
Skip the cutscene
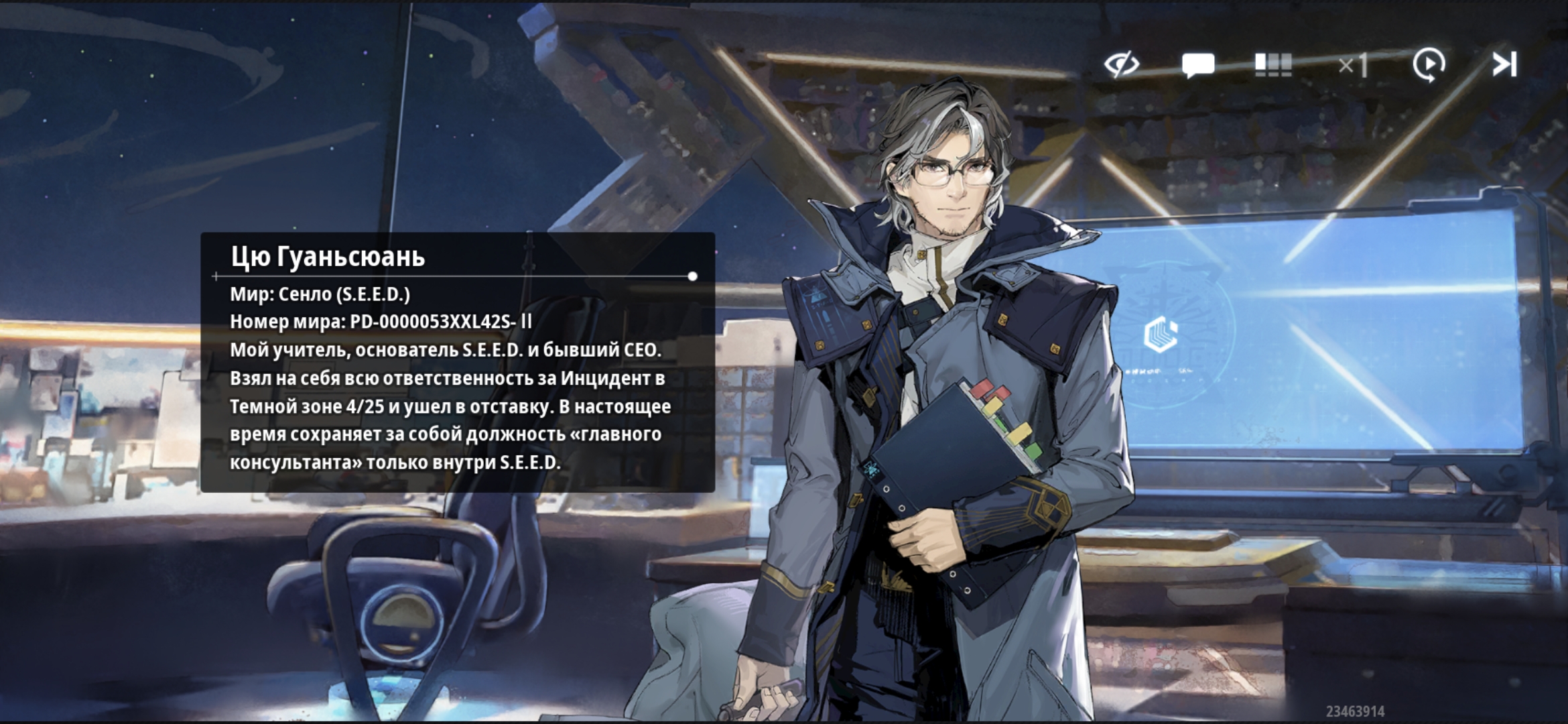click(1504, 65)
